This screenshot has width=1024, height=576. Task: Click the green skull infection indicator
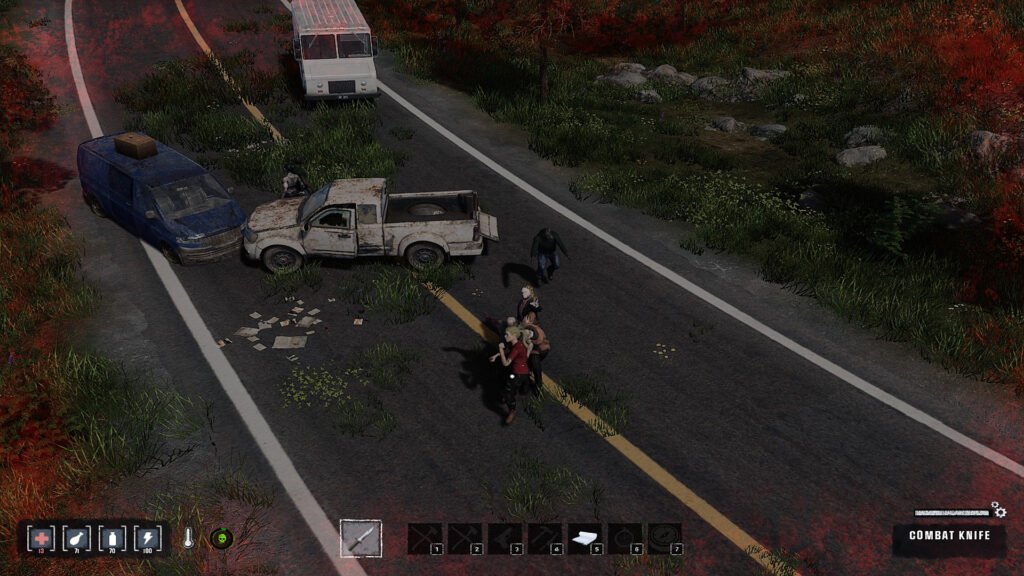221,538
